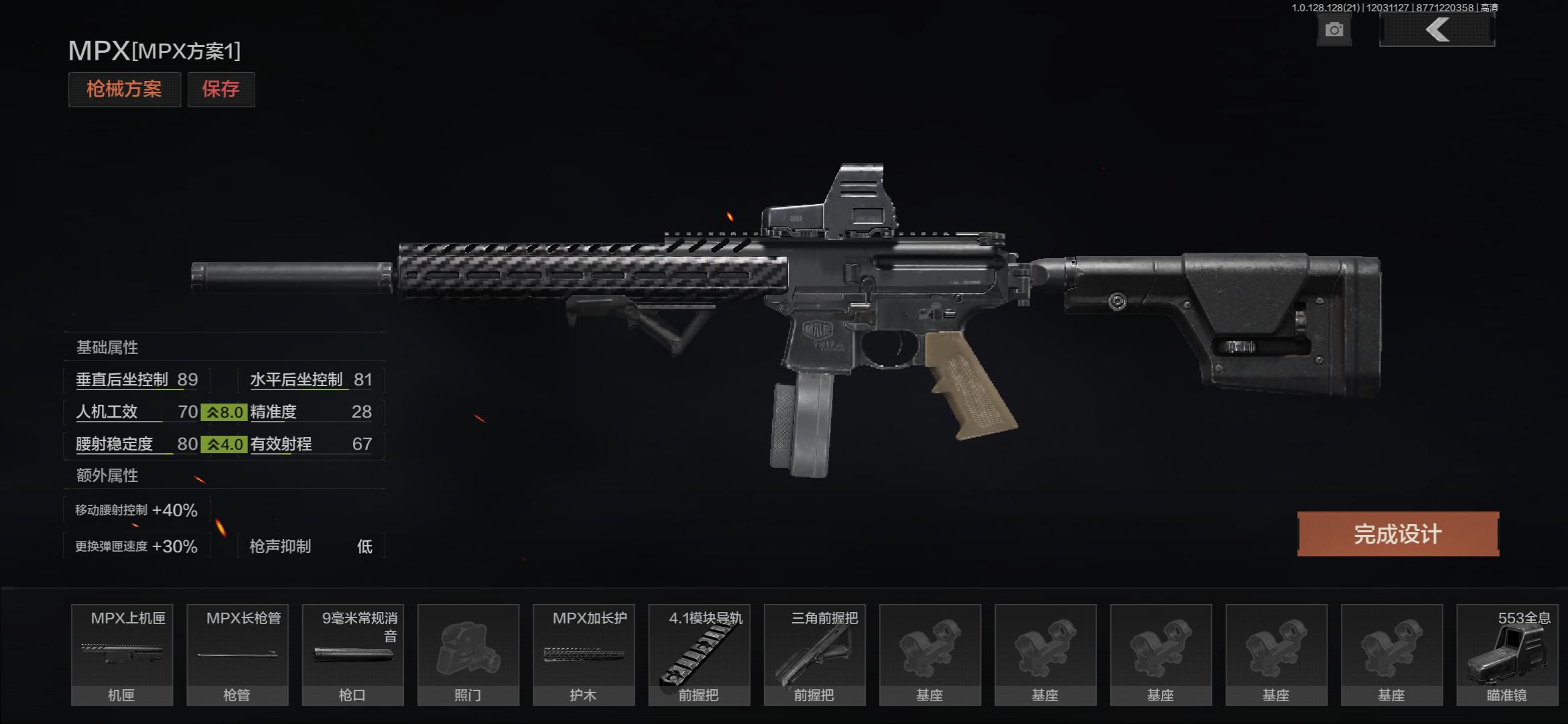Image resolution: width=1568 pixels, height=724 pixels.
Task: Save the MPX loadout with 保存
Action: click(220, 89)
